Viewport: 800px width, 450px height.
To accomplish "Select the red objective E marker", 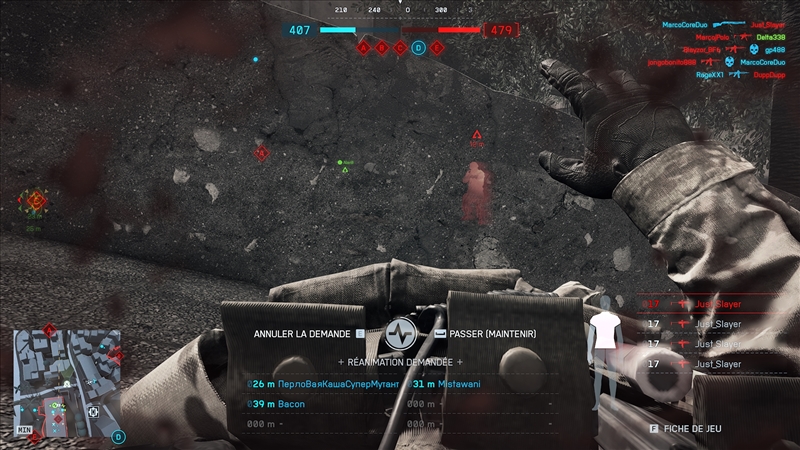I will click(x=438, y=47).
